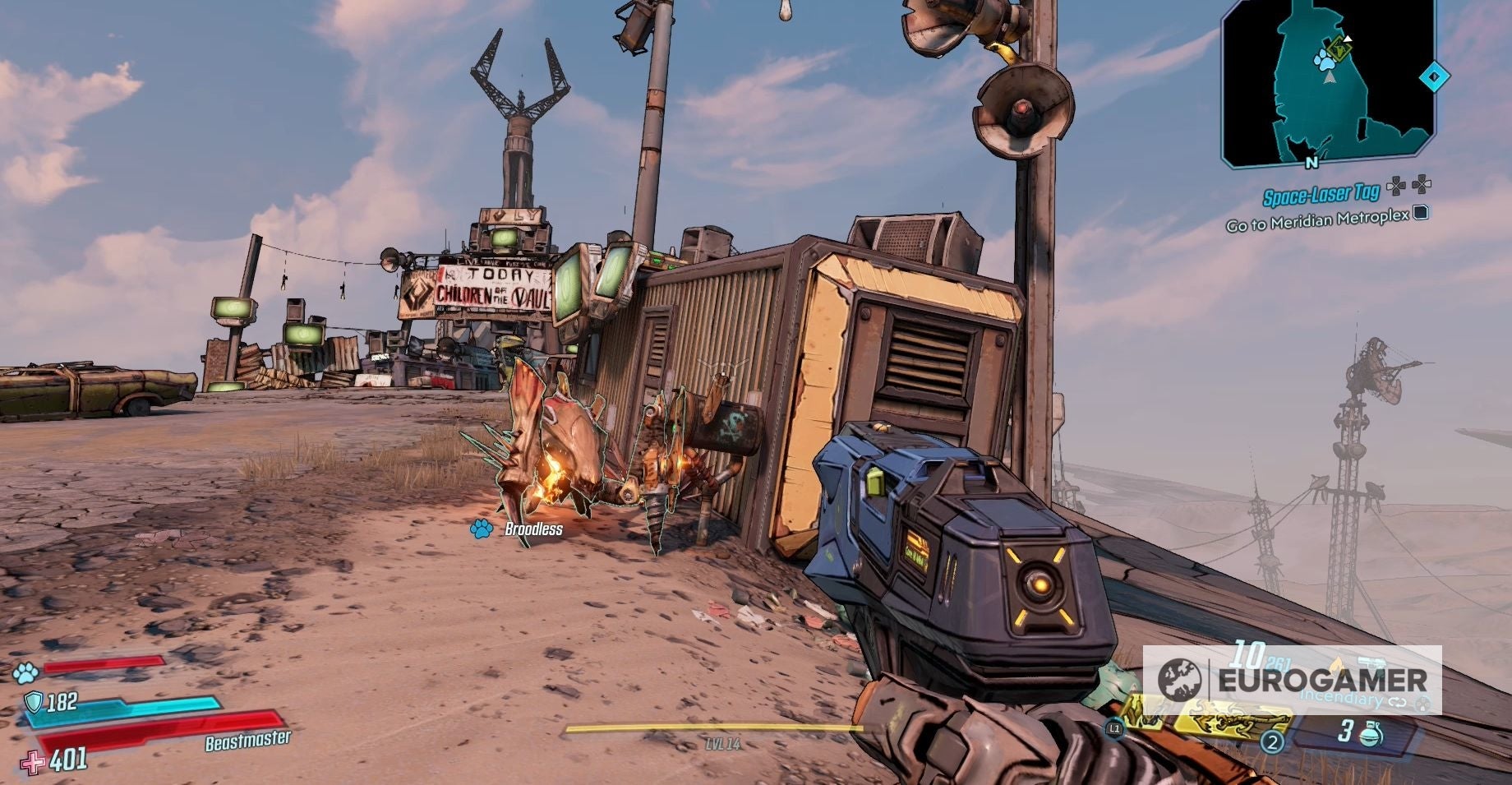The height and width of the screenshot is (785, 1512).
Task: Select the grenade count icon in the HUD
Action: pyautogui.click(x=1371, y=734)
